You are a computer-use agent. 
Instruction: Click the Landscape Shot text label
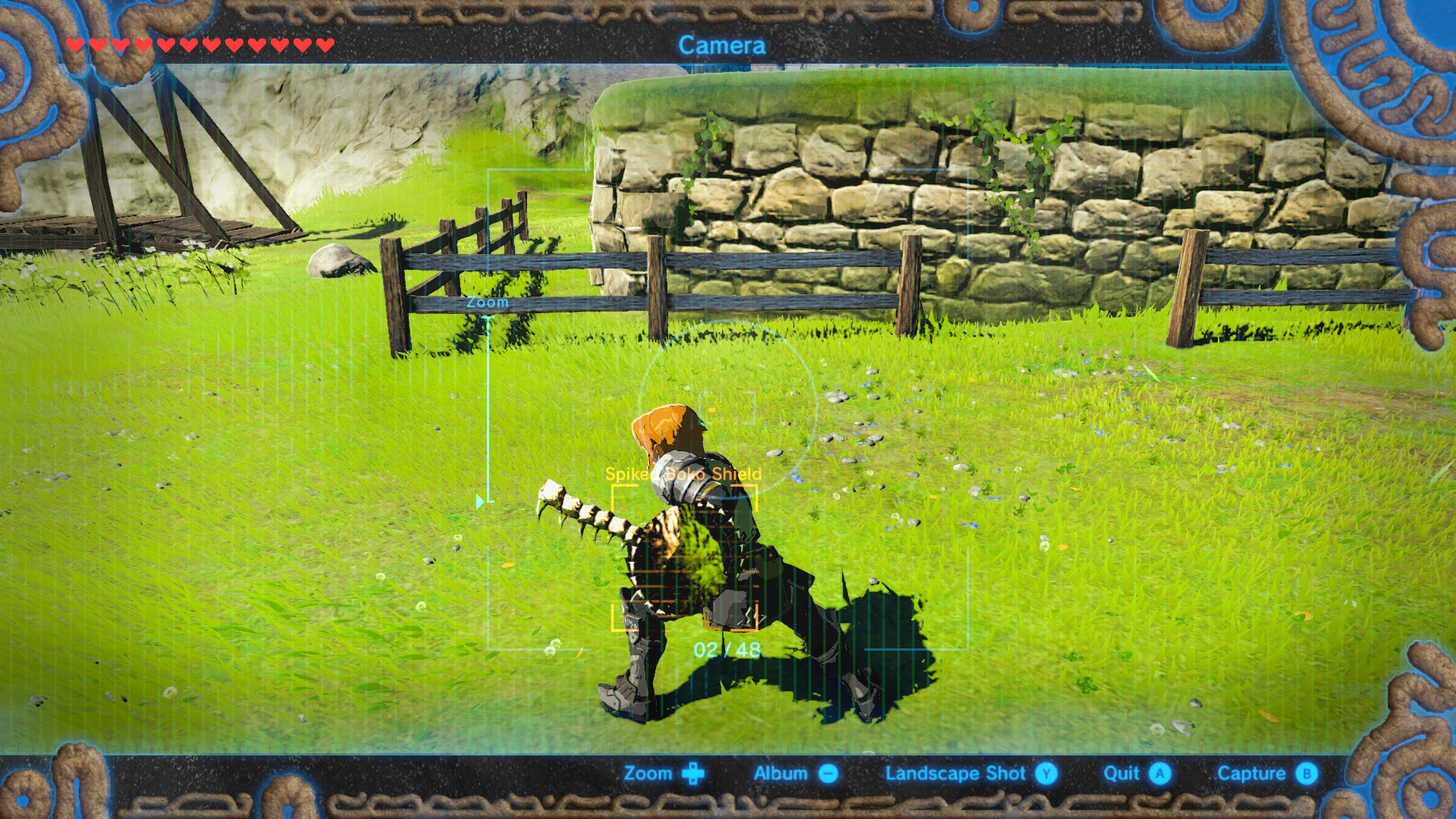coord(955,773)
